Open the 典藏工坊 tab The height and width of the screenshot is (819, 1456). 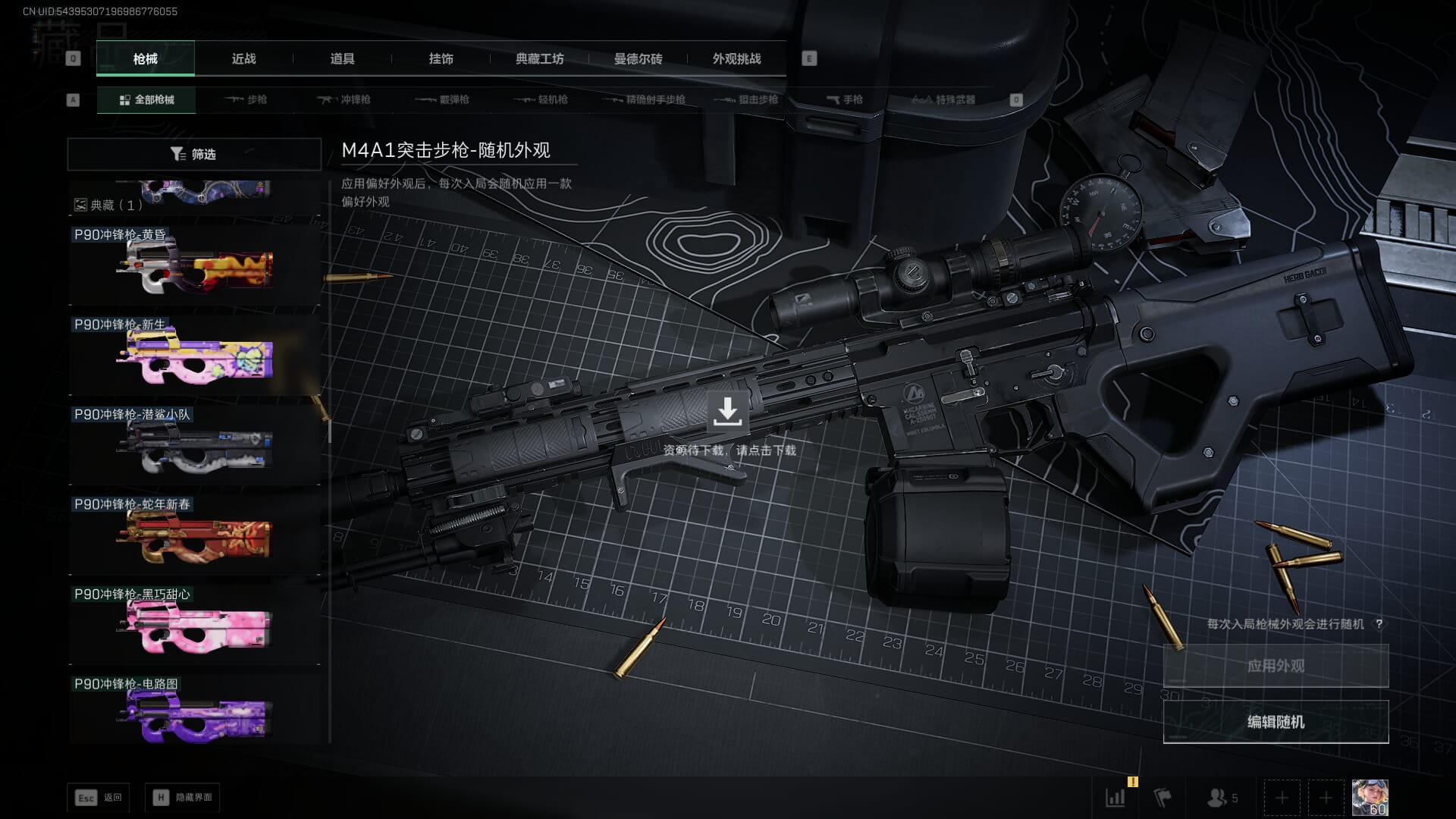point(539,59)
